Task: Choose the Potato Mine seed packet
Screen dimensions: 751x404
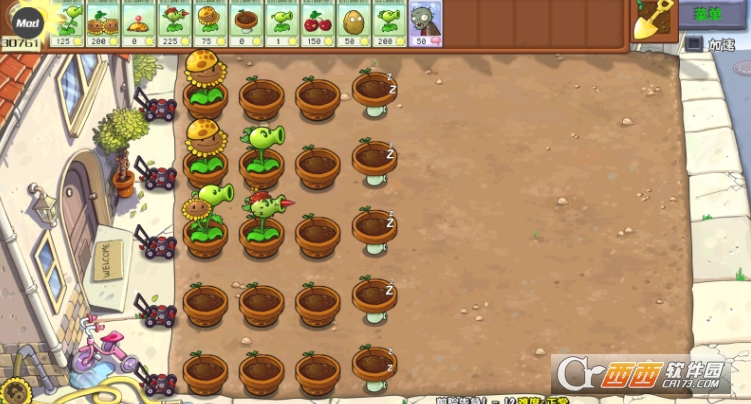Action: (x=138, y=23)
